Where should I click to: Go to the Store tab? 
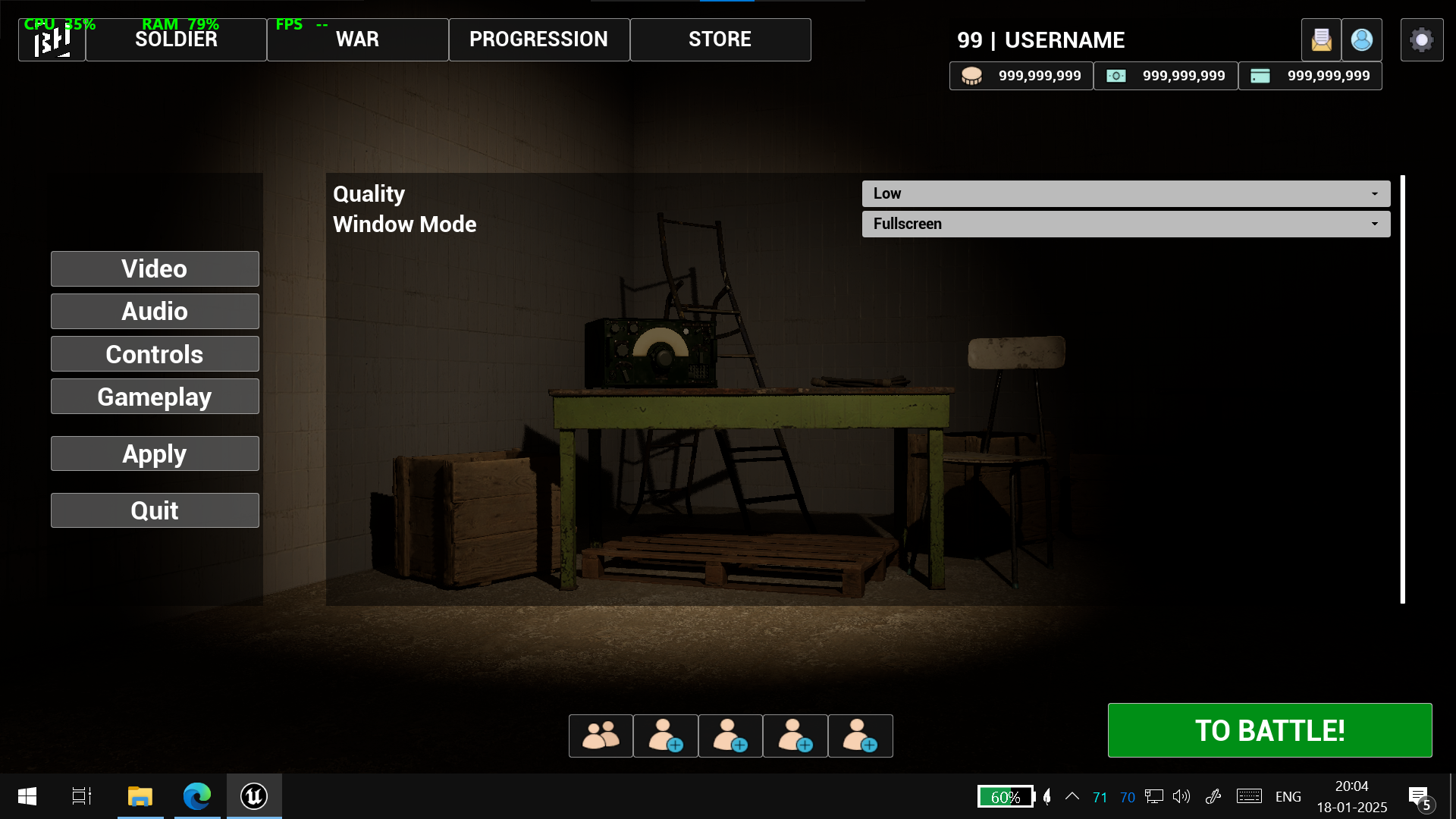(x=720, y=39)
